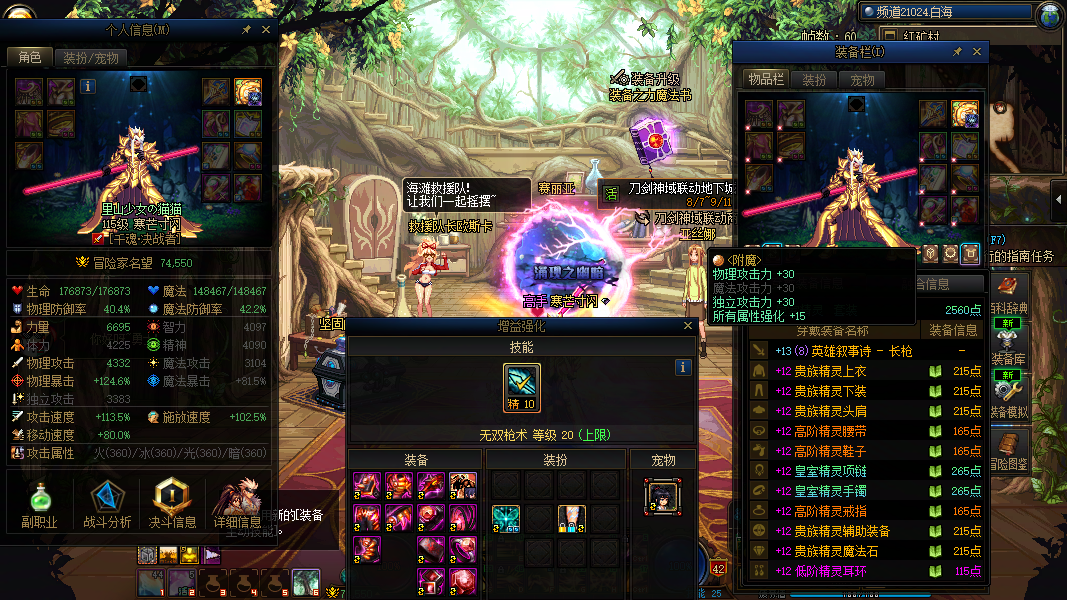Open the 冒险图鉴 adventure codex
This screenshot has height=600, width=1067.
point(1007,450)
